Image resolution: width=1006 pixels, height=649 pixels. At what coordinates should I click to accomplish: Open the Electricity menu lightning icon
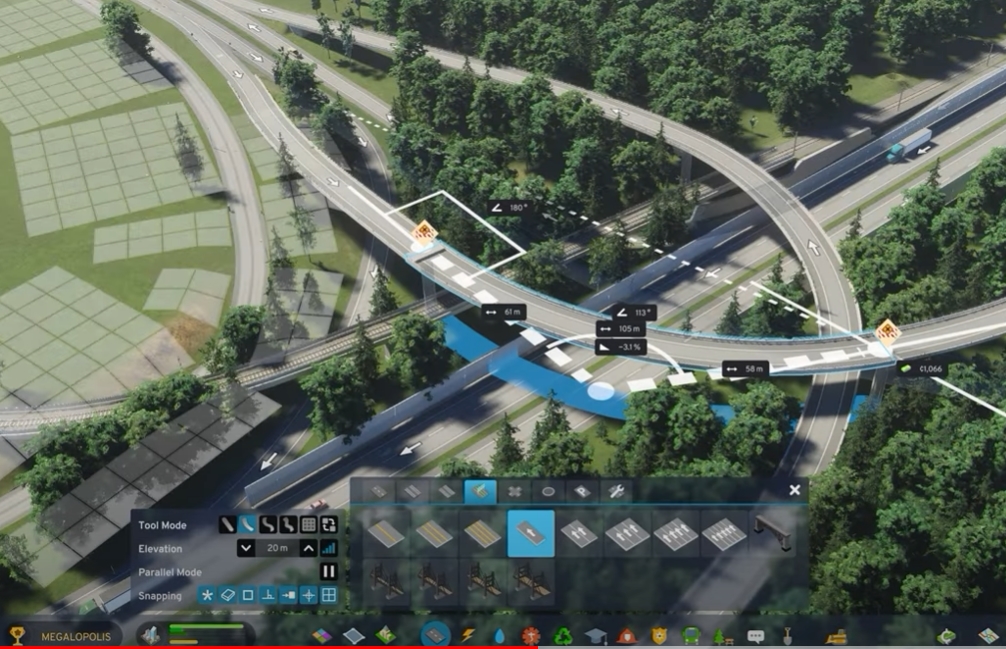(x=467, y=635)
